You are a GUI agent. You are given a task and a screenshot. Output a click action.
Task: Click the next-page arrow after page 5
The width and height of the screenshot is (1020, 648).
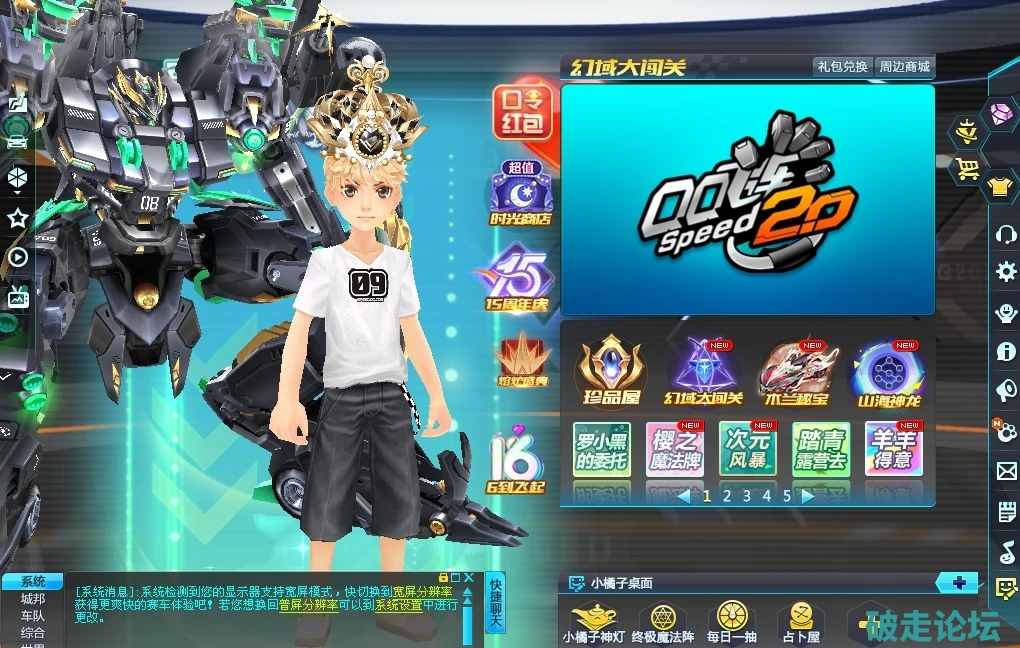[x=807, y=495]
